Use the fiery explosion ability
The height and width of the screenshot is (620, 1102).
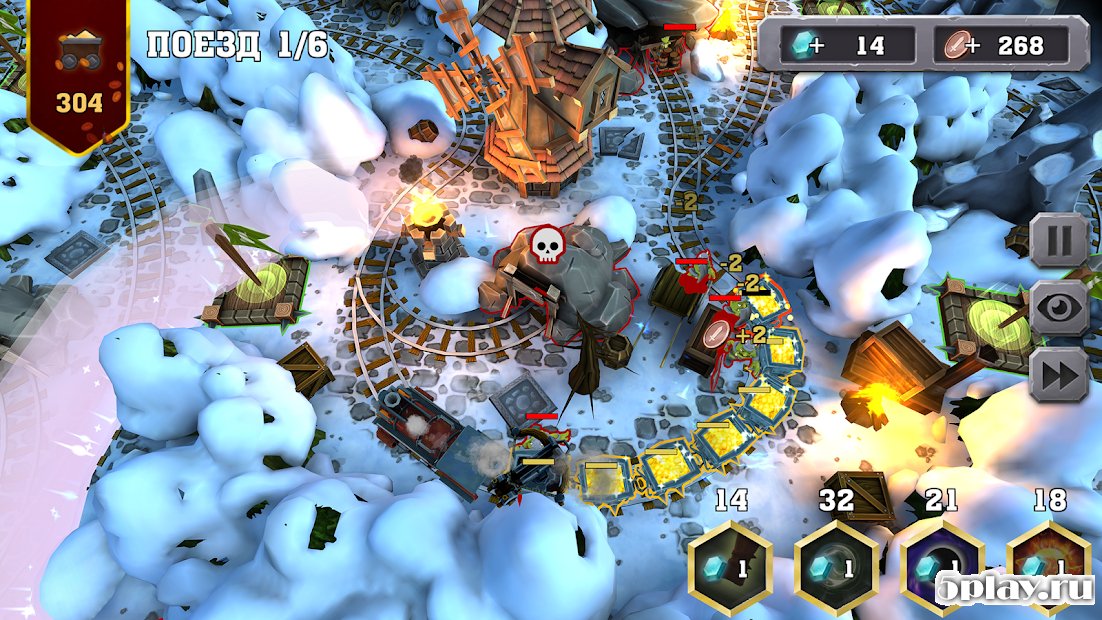(x=1048, y=566)
